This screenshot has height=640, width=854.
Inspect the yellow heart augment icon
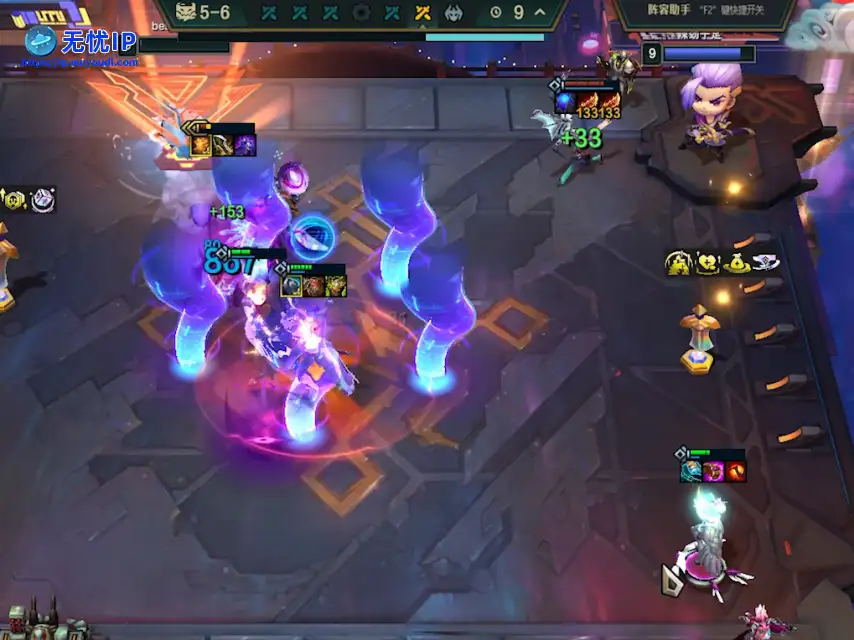click(x=708, y=263)
